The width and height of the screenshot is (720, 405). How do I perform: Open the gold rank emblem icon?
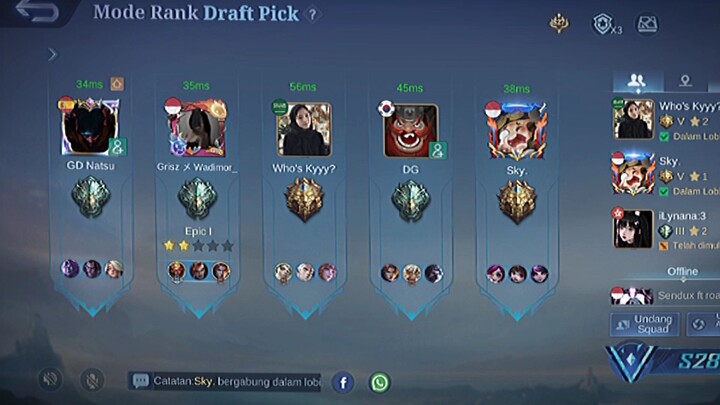coord(559,22)
